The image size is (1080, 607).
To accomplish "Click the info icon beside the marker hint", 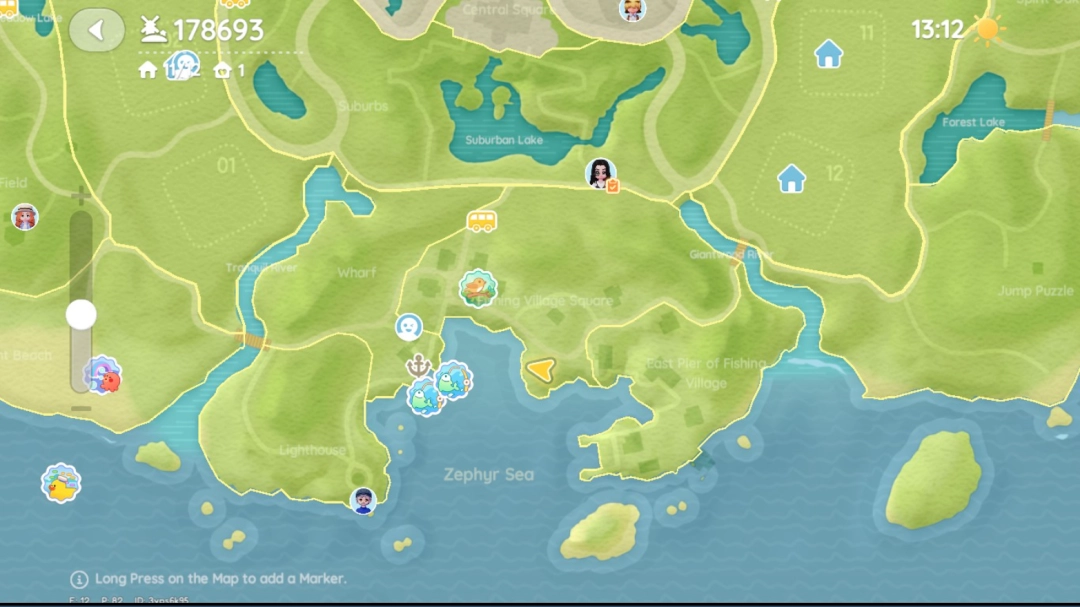I will click(x=79, y=579).
